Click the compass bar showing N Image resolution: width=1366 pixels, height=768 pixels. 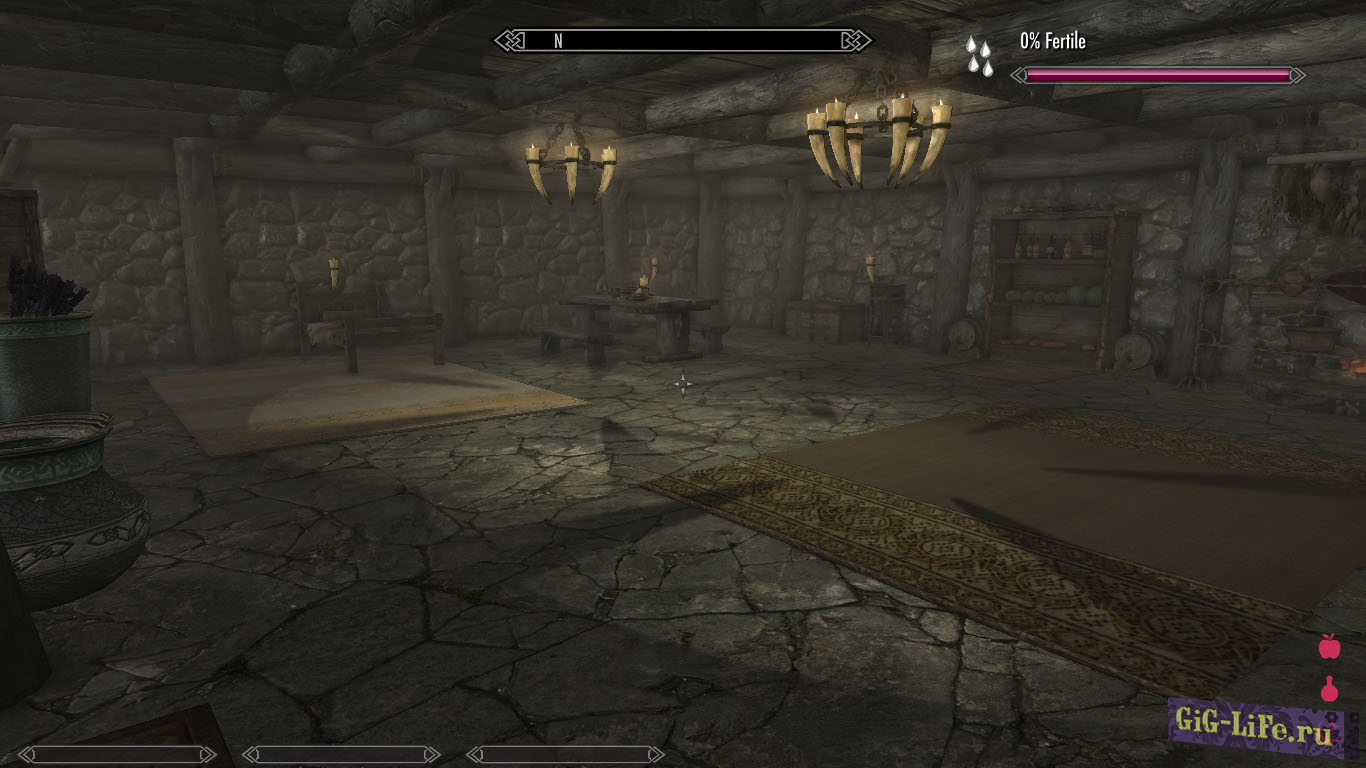[x=683, y=41]
